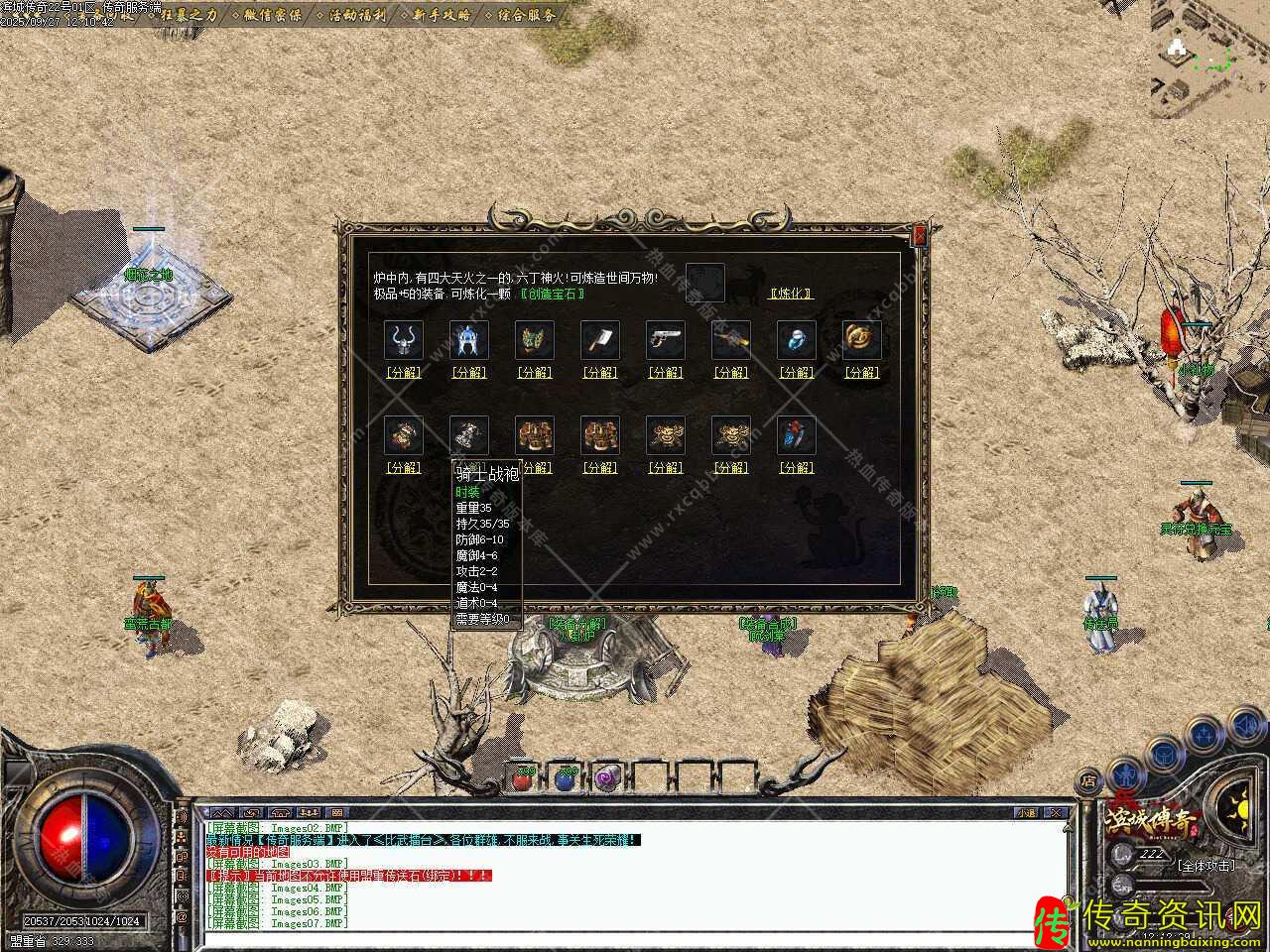
Task: Decompose the blue gem ring via 分解
Action: click(797, 373)
